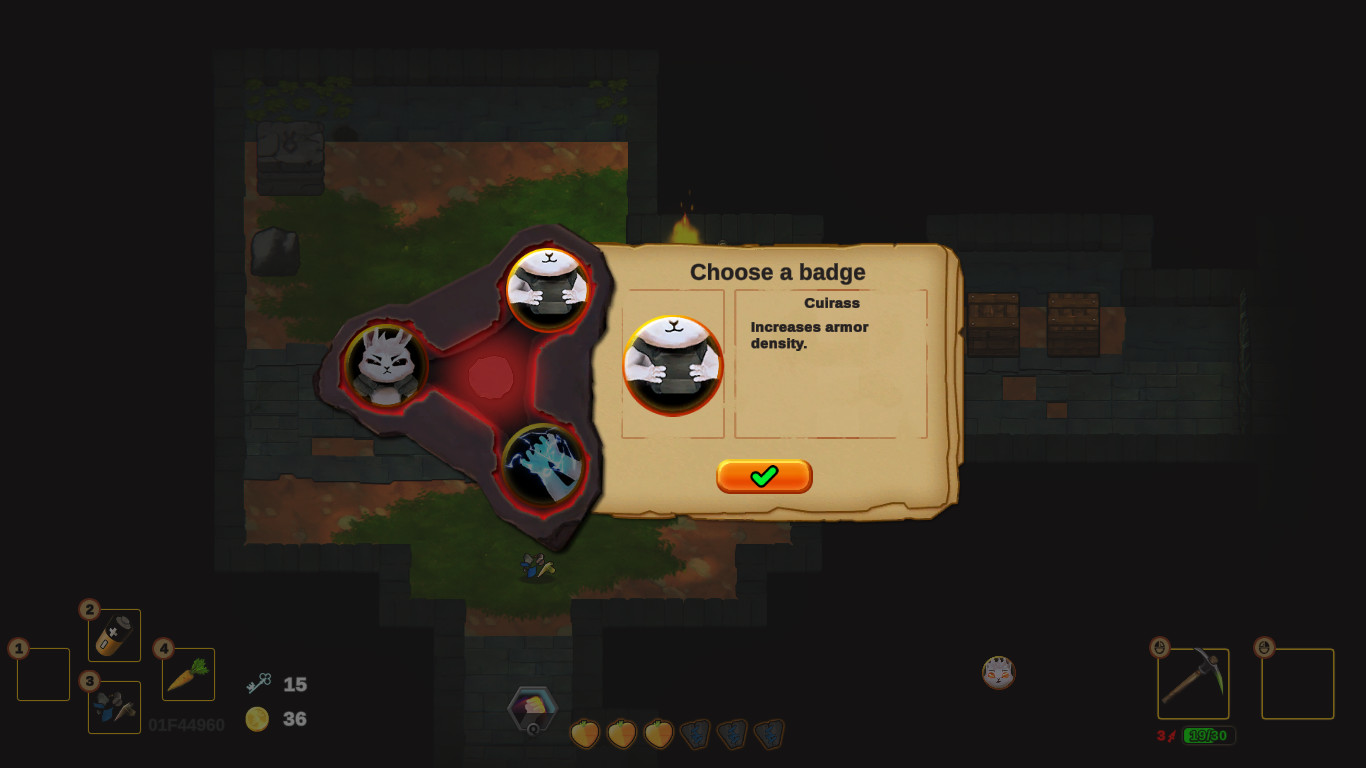Screen dimensions: 1366x768
Task: Click the Cuirass preview portrait on the scroll
Action: tap(673, 365)
